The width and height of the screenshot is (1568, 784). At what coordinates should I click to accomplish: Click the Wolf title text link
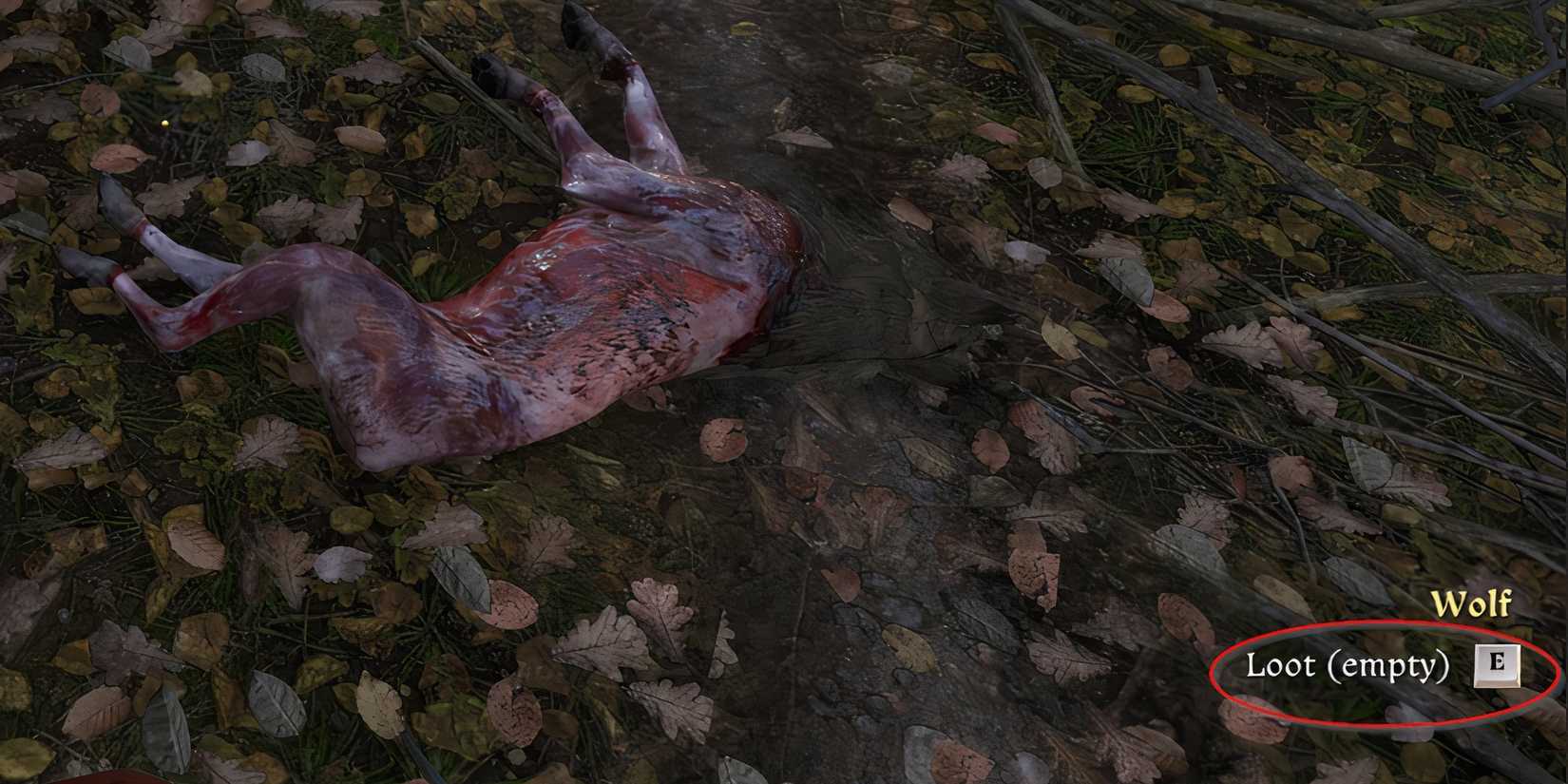point(1471,603)
